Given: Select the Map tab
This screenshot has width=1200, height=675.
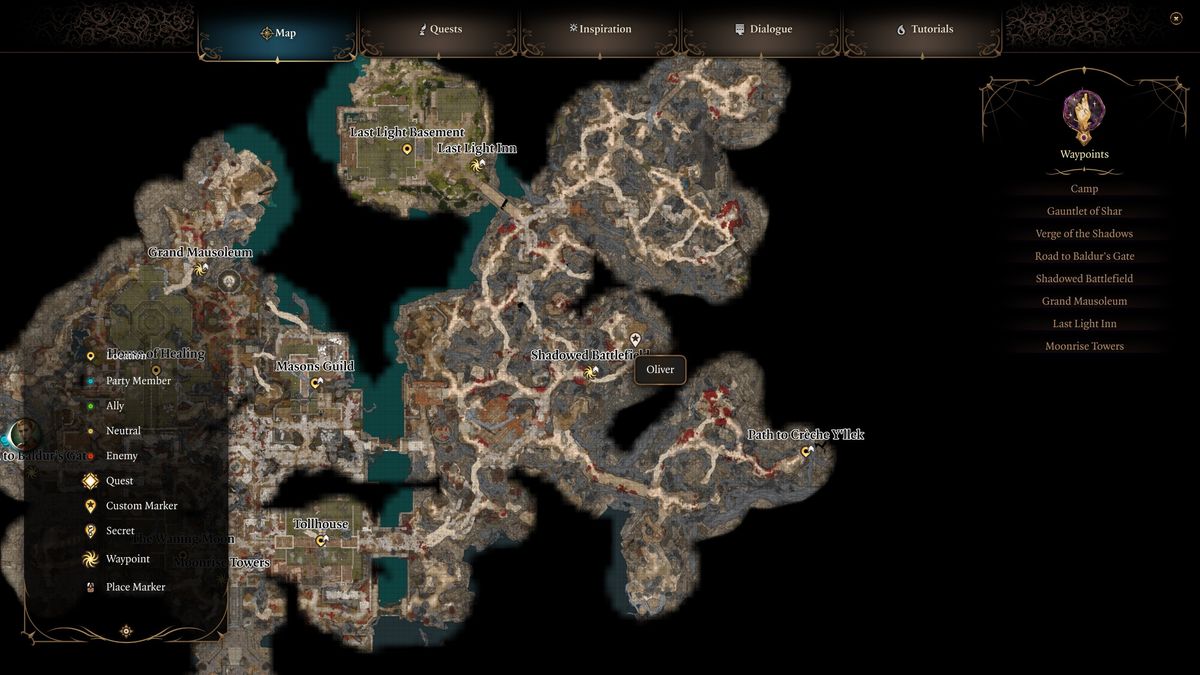Looking at the screenshot, I should pos(278,33).
